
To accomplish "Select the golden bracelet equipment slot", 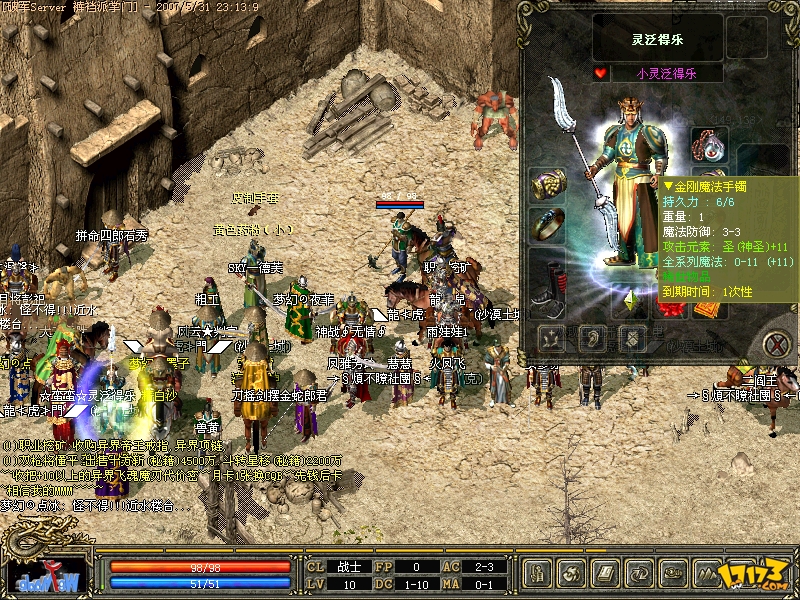I will point(547,185).
